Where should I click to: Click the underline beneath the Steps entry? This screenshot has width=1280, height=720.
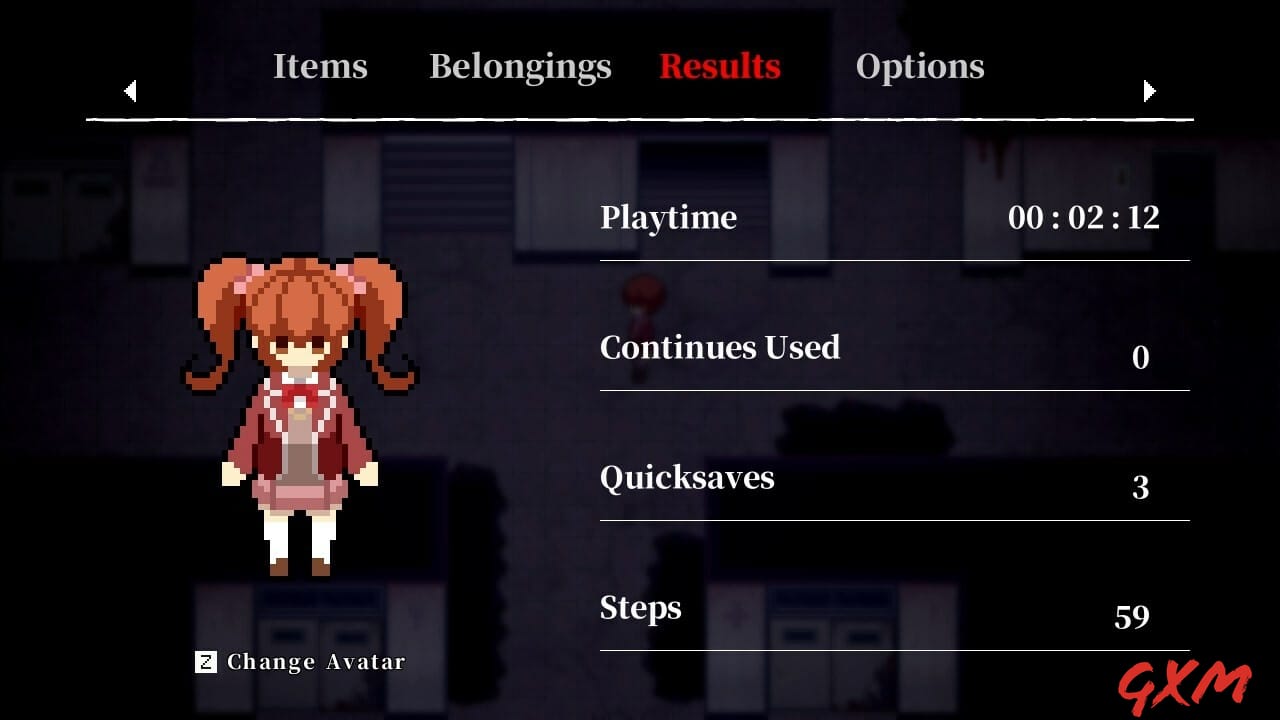pyautogui.click(x=894, y=648)
